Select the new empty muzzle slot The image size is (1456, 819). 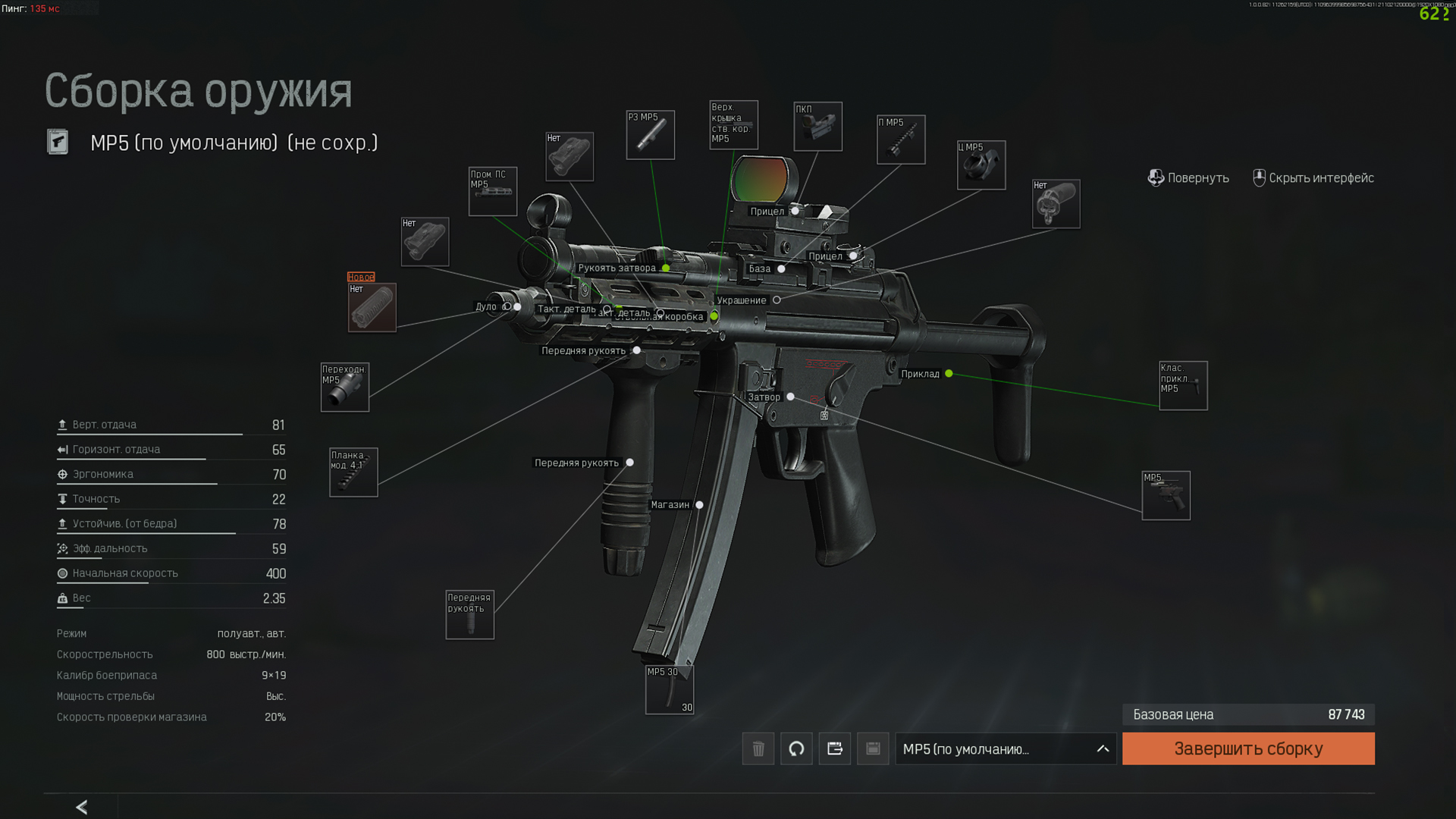372,307
